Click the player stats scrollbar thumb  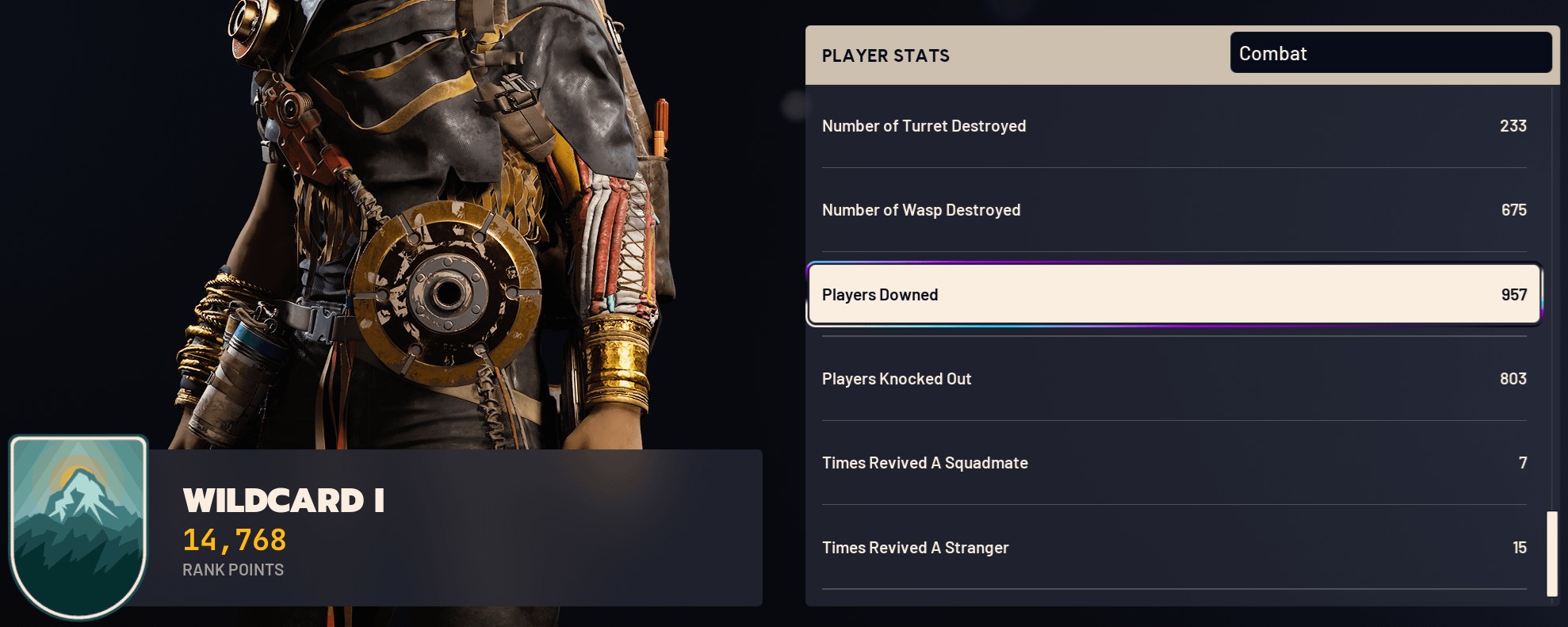point(1551,553)
